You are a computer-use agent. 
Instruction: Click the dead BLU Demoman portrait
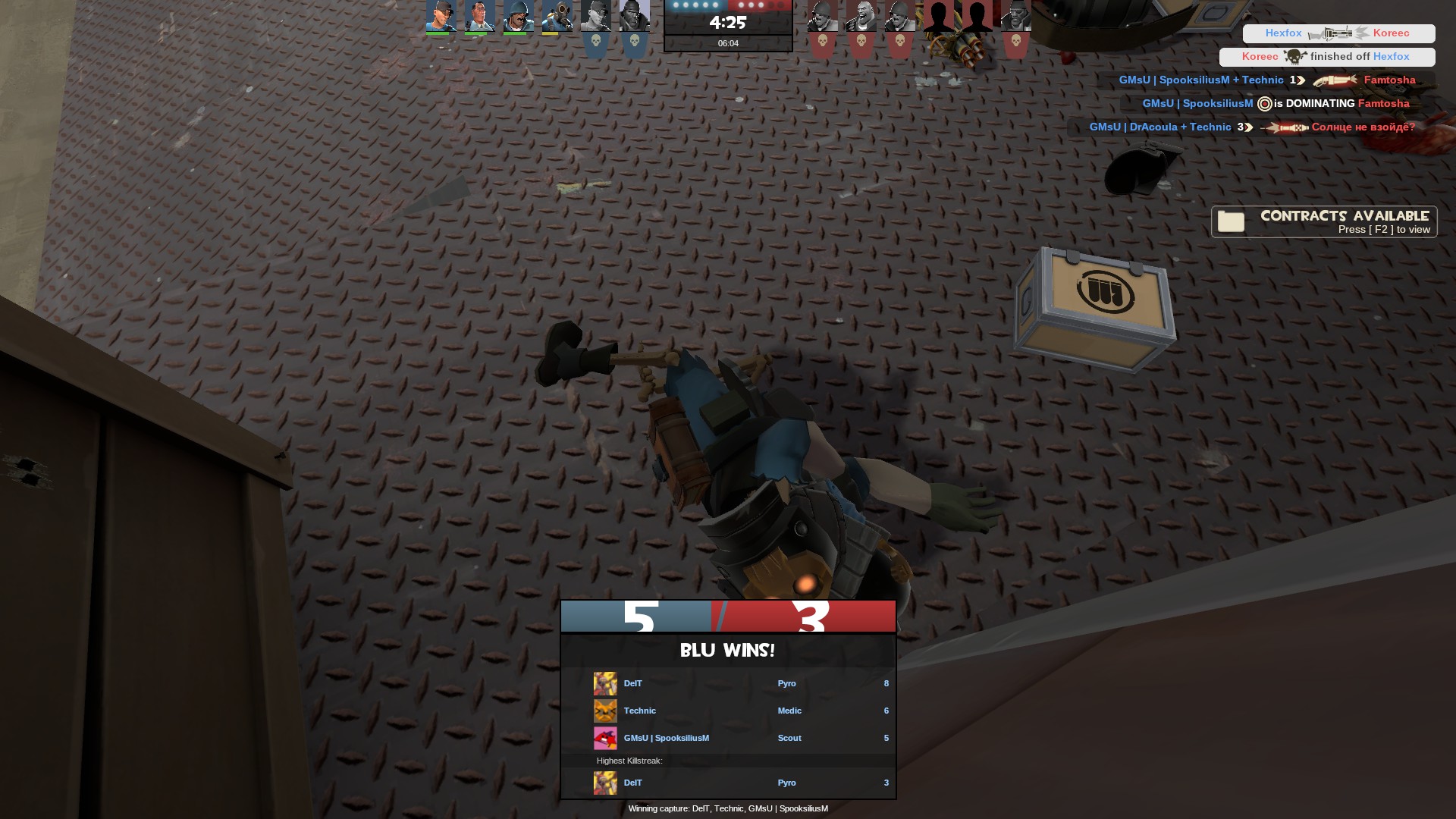click(634, 16)
